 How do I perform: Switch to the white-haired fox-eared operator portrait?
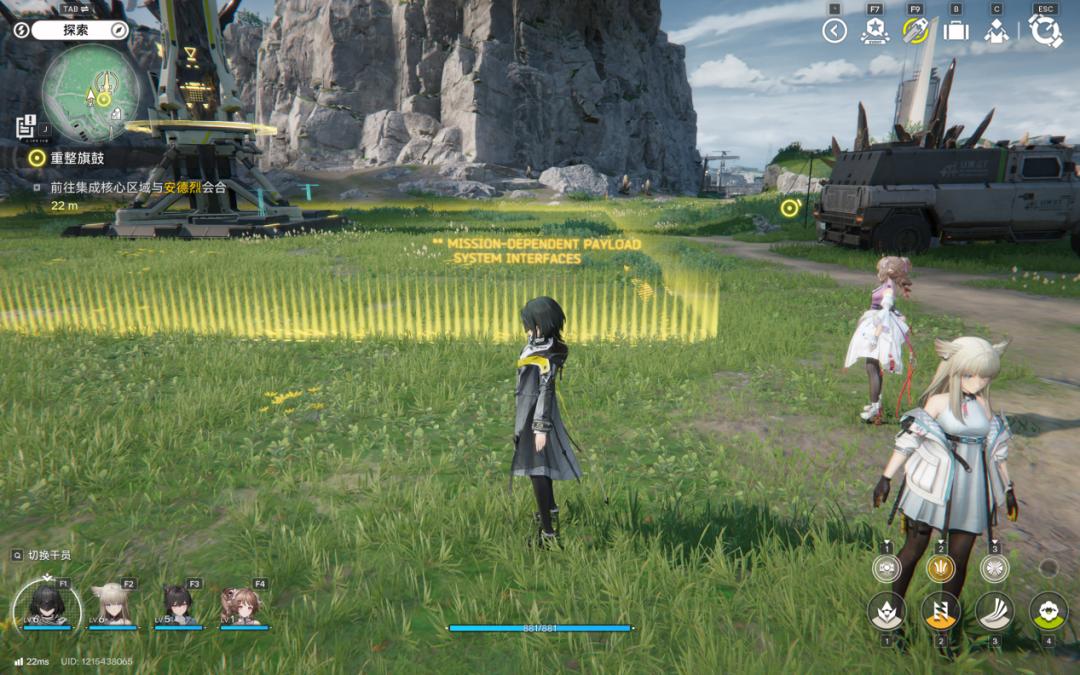112,605
